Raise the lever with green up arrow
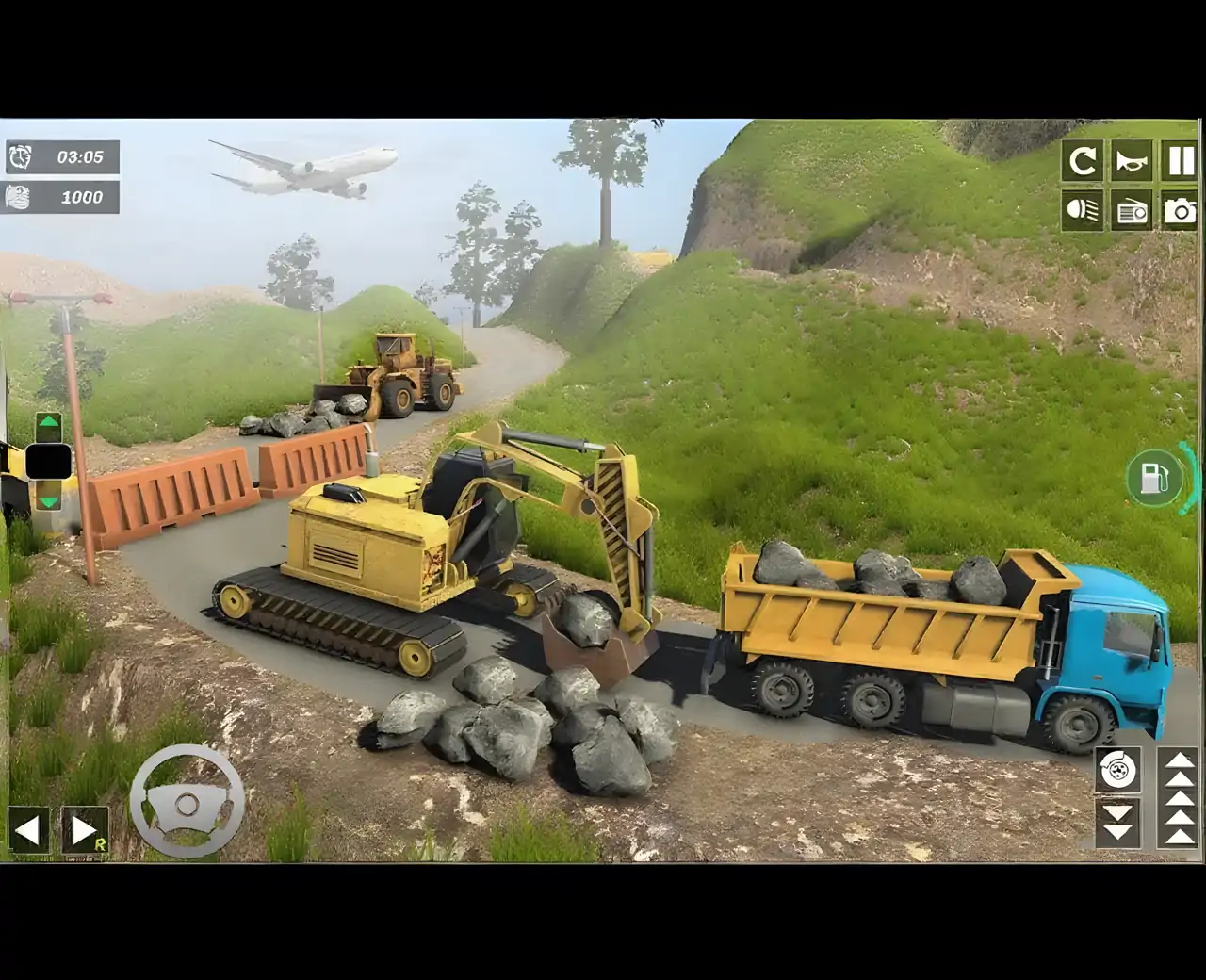 click(x=49, y=425)
